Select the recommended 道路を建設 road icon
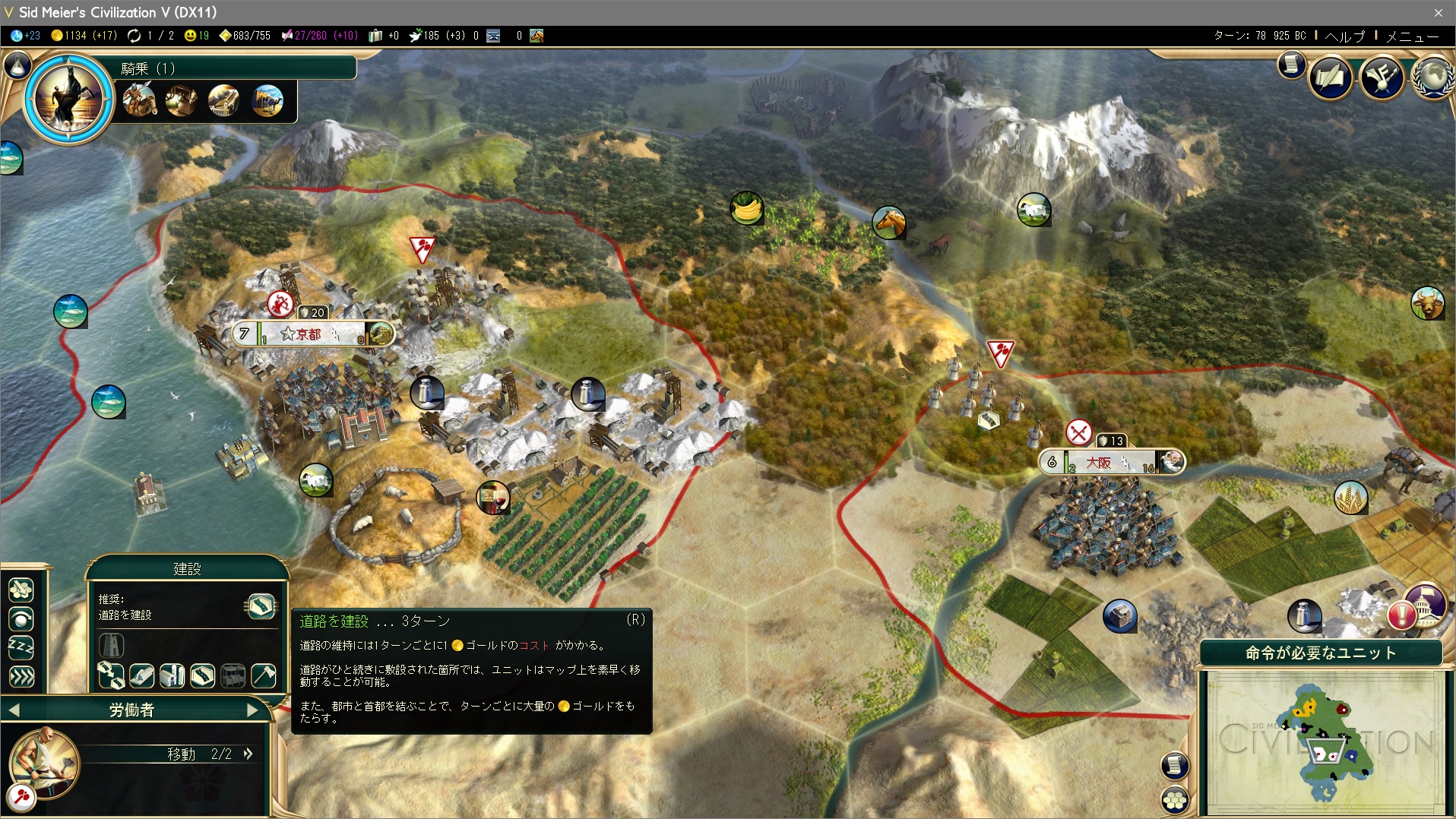 (261, 606)
